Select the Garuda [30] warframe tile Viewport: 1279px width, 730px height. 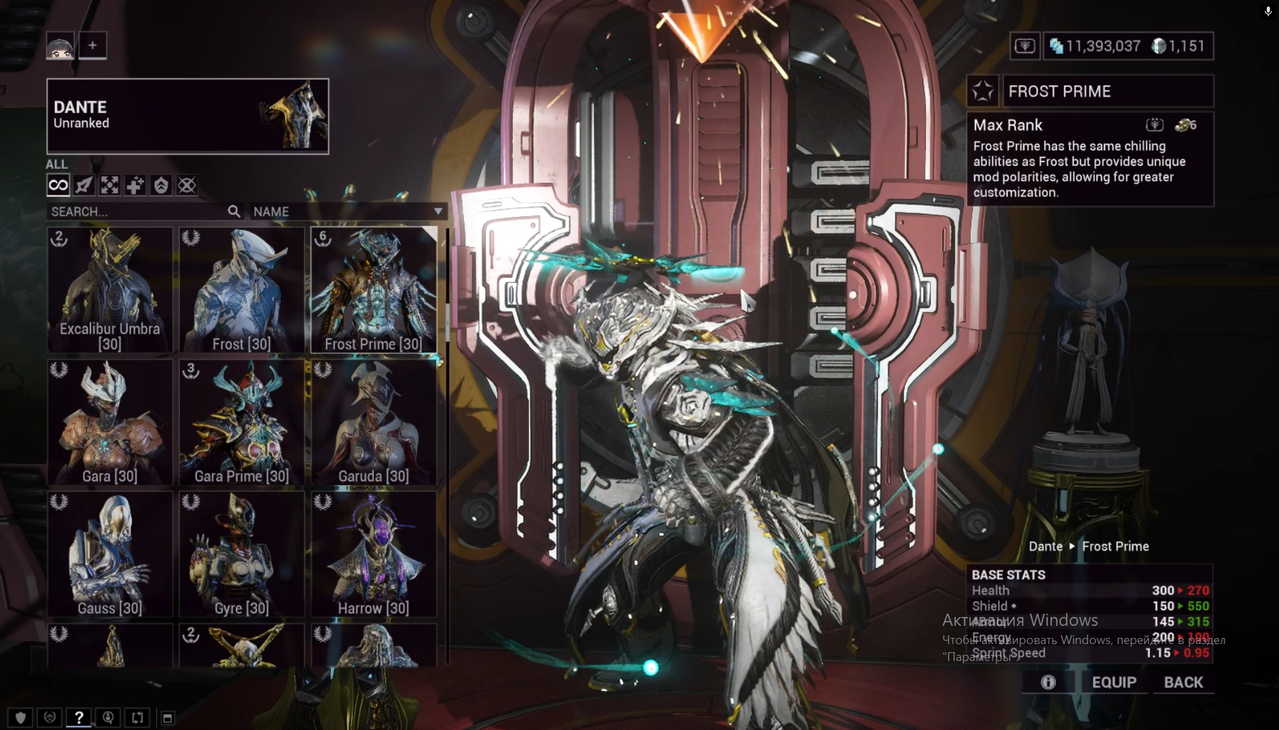click(x=374, y=422)
